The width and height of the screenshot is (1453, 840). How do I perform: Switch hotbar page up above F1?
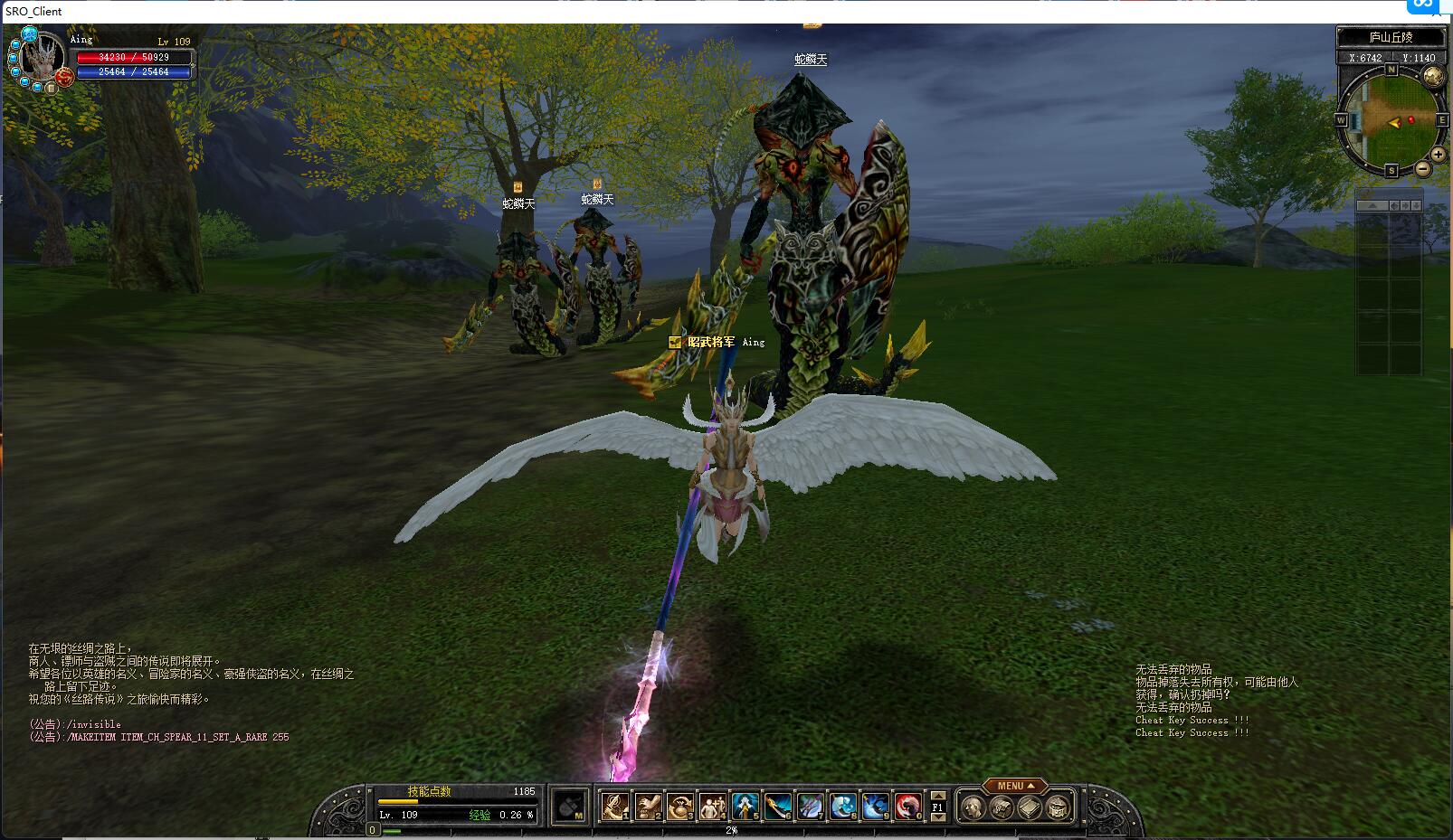click(x=938, y=795)
